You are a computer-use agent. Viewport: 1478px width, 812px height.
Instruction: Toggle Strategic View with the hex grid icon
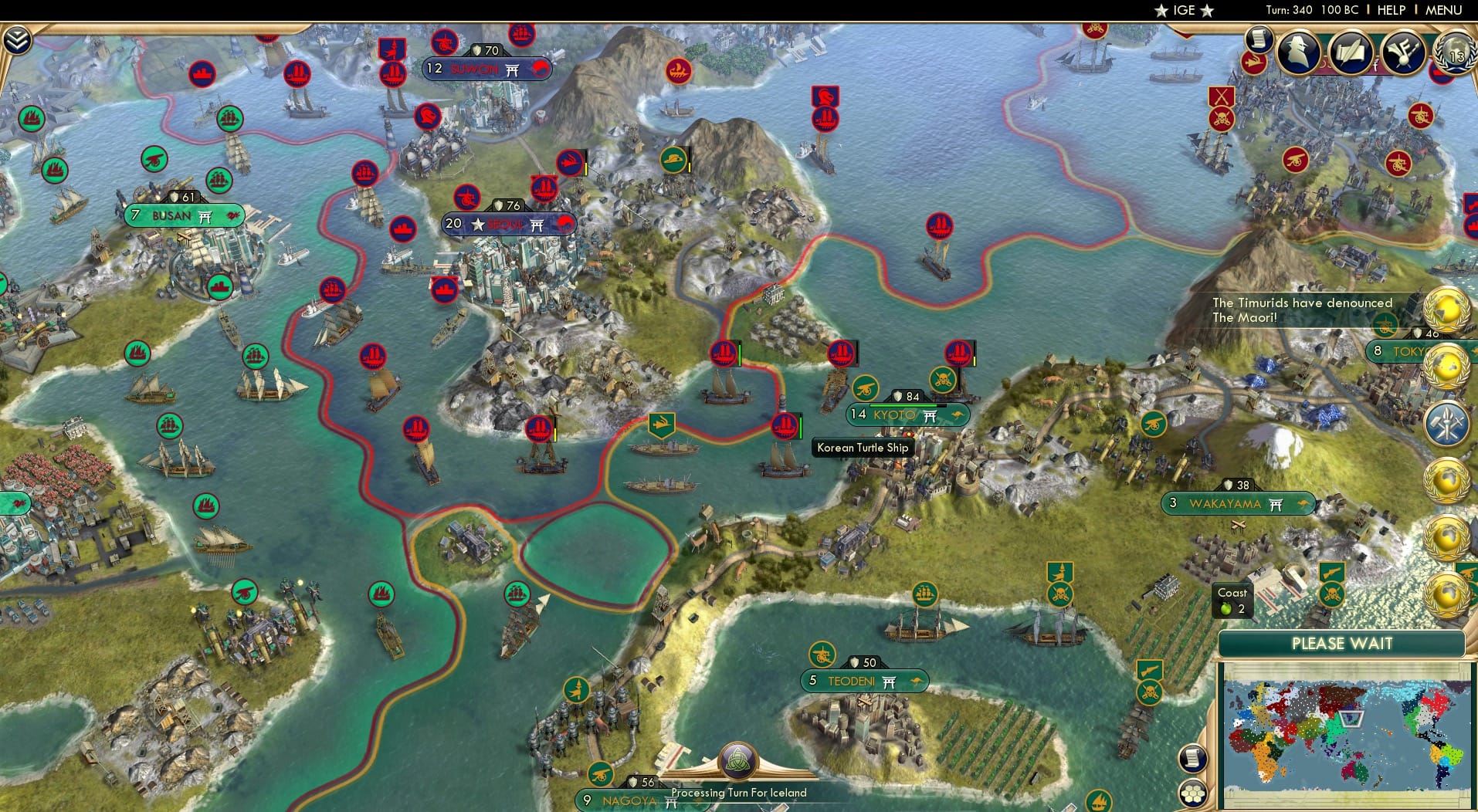[1193, 794]
